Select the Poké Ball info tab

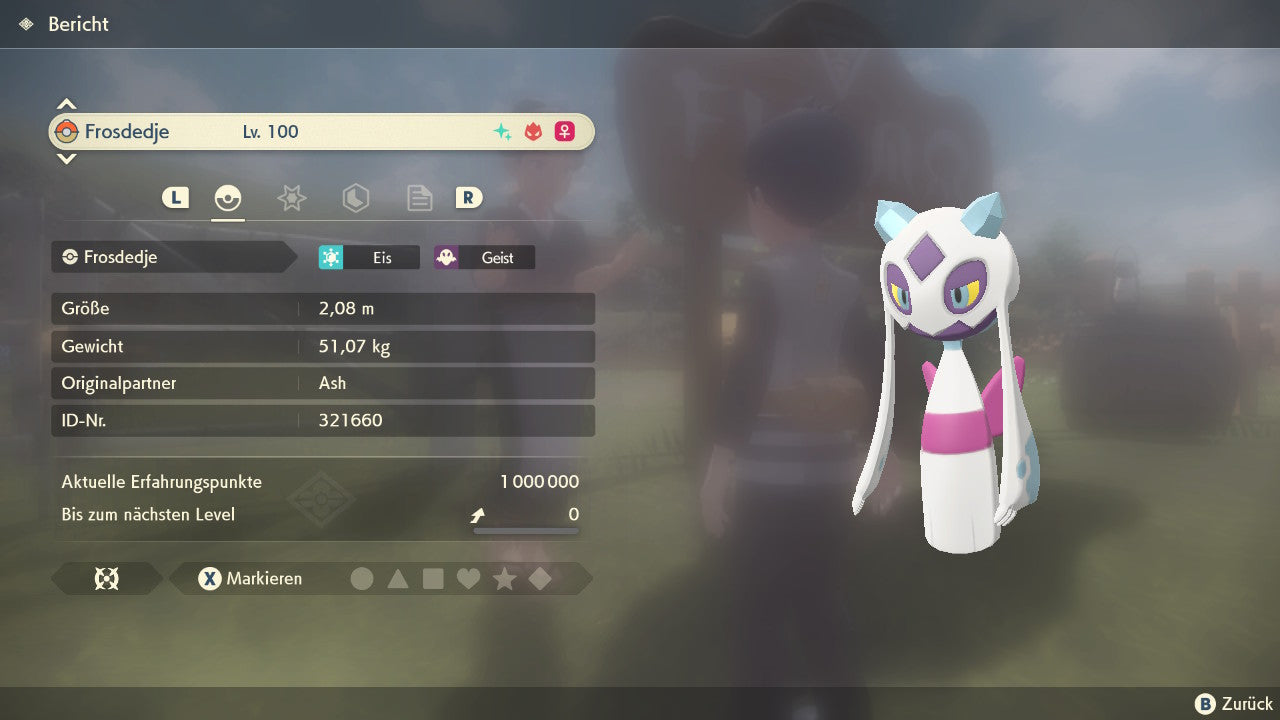228,198
